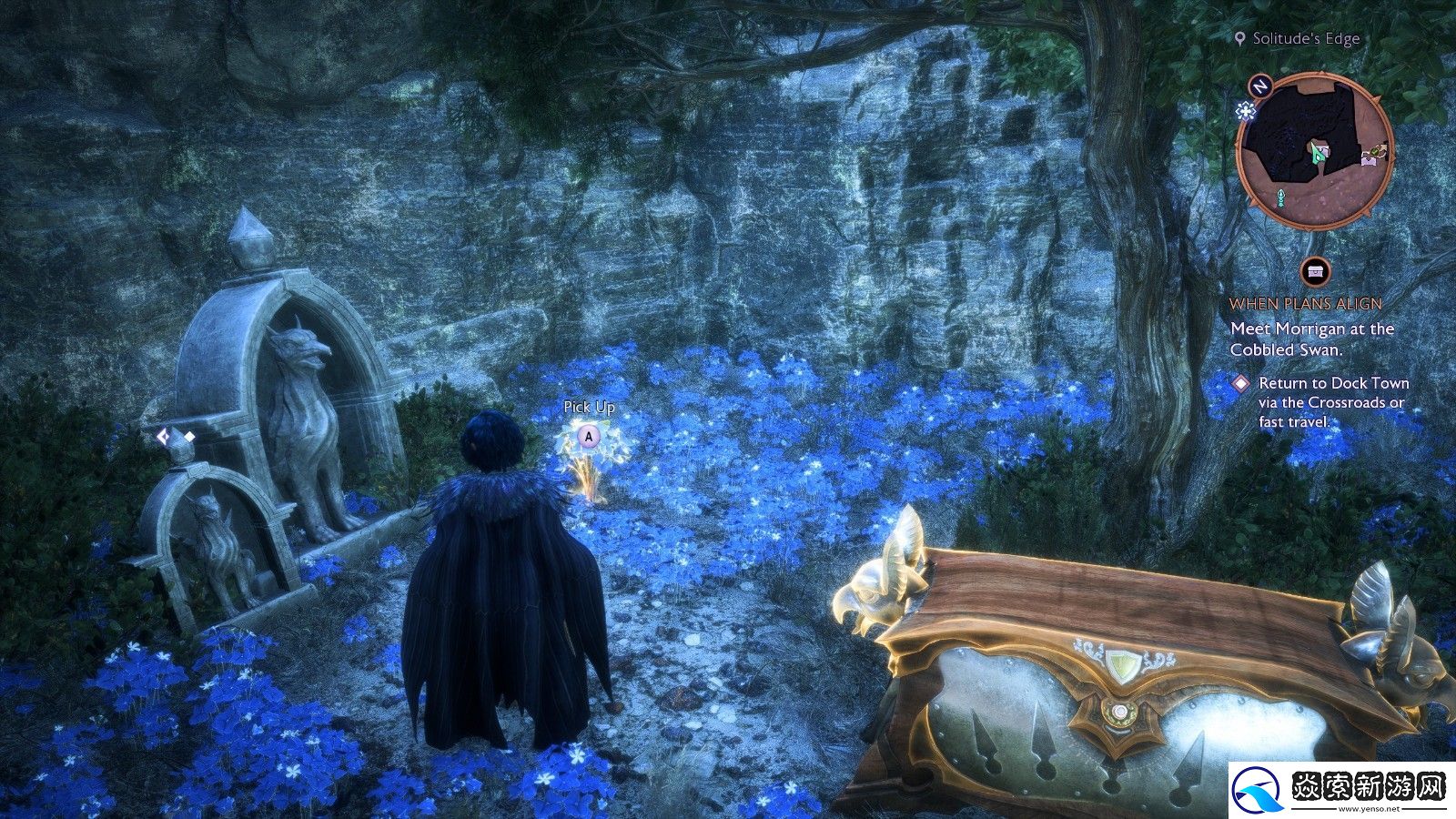
Task: Select the white snowflake marker on minimap edge
Action: [x=1245, y=111]
